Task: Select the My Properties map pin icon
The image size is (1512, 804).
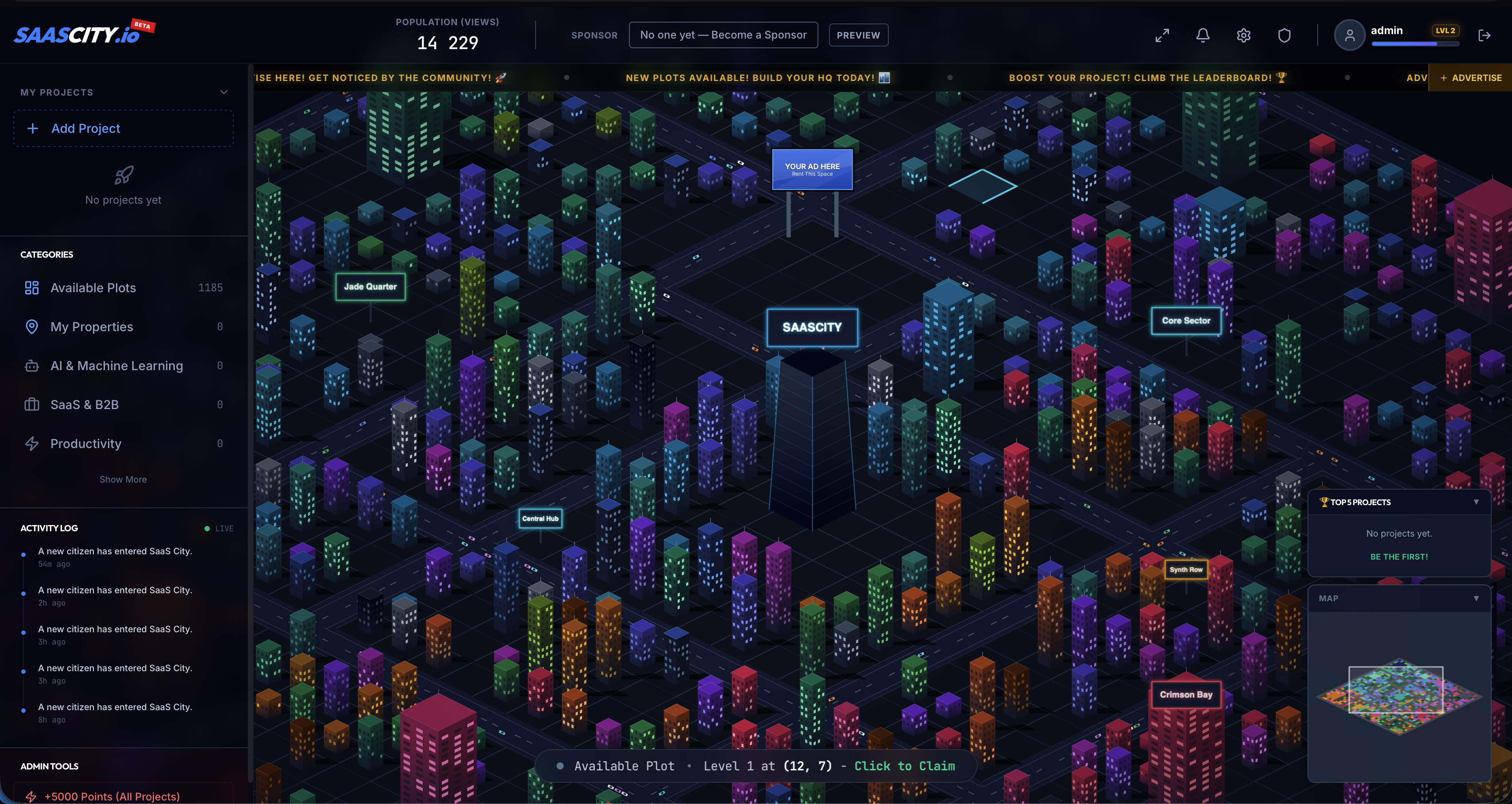Action: pos(31,327)
